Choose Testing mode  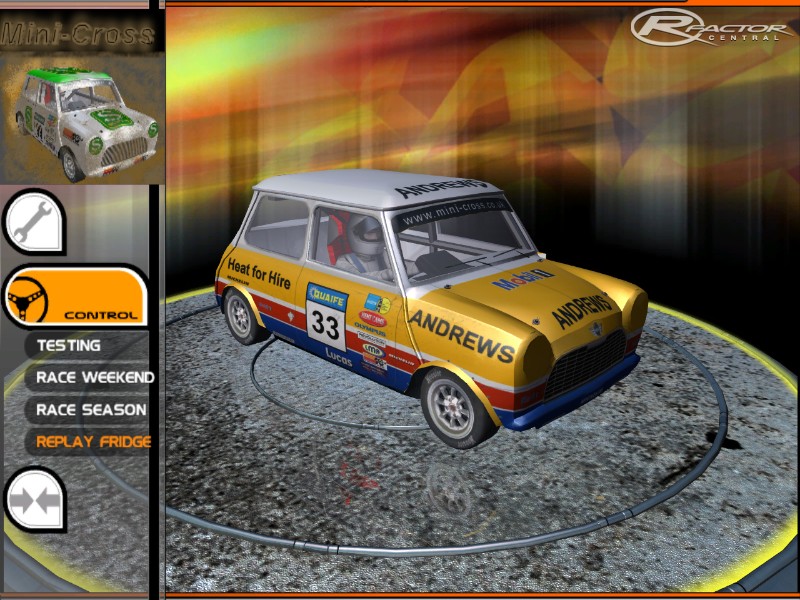click(x=69, y=345)
